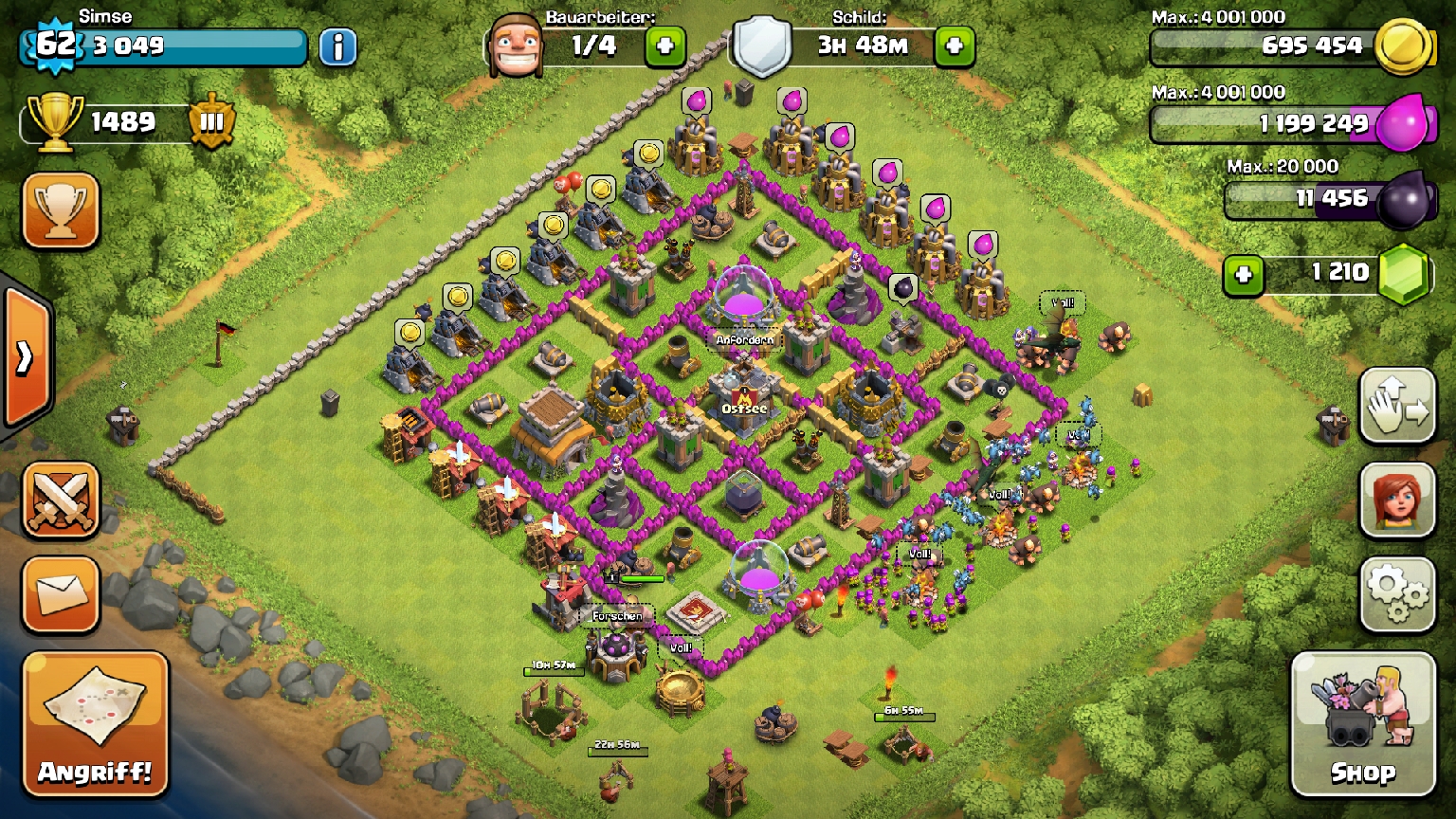The height and width of the screenshot is (819, 1456).
Task: Tap the shield icon in the top bar
Action: click(x=762, y=45)
